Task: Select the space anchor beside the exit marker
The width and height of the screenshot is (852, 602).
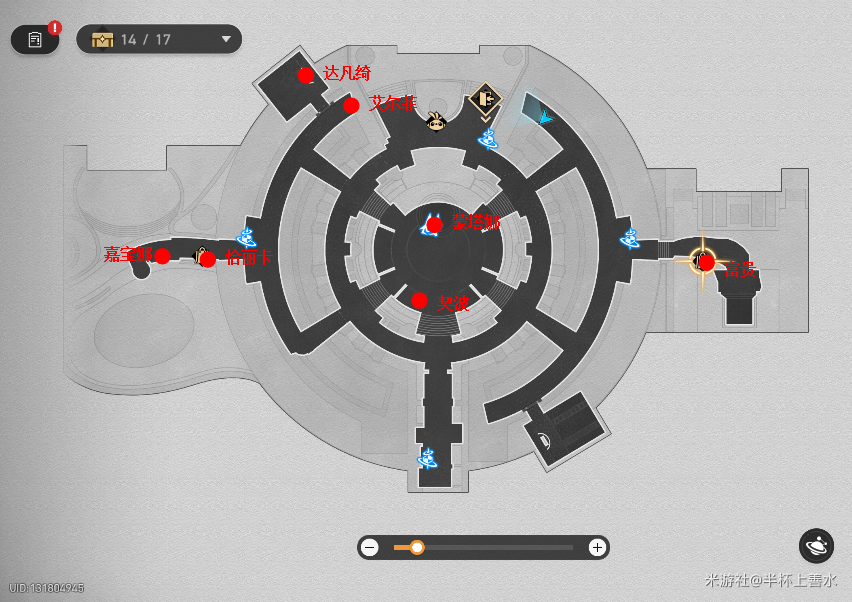Action: point(488,138)
